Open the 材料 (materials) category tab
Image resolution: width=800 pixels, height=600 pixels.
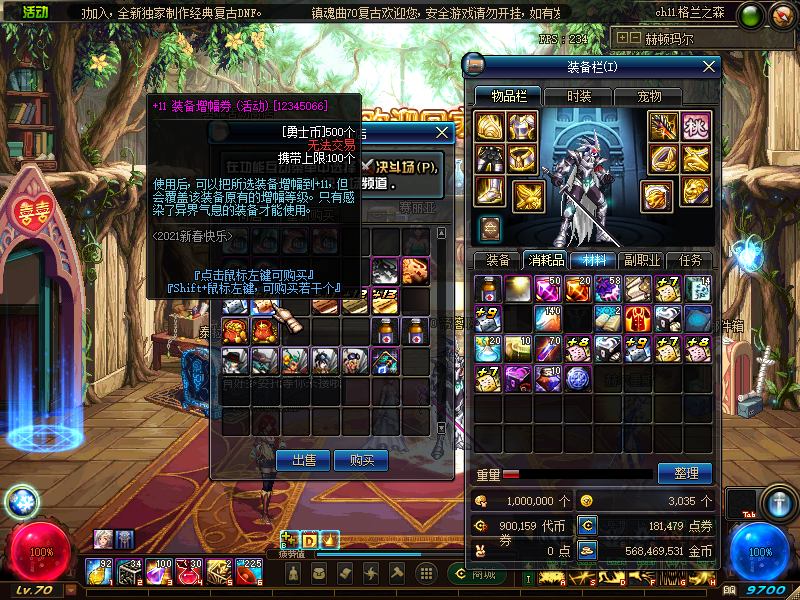pos(595,260)
